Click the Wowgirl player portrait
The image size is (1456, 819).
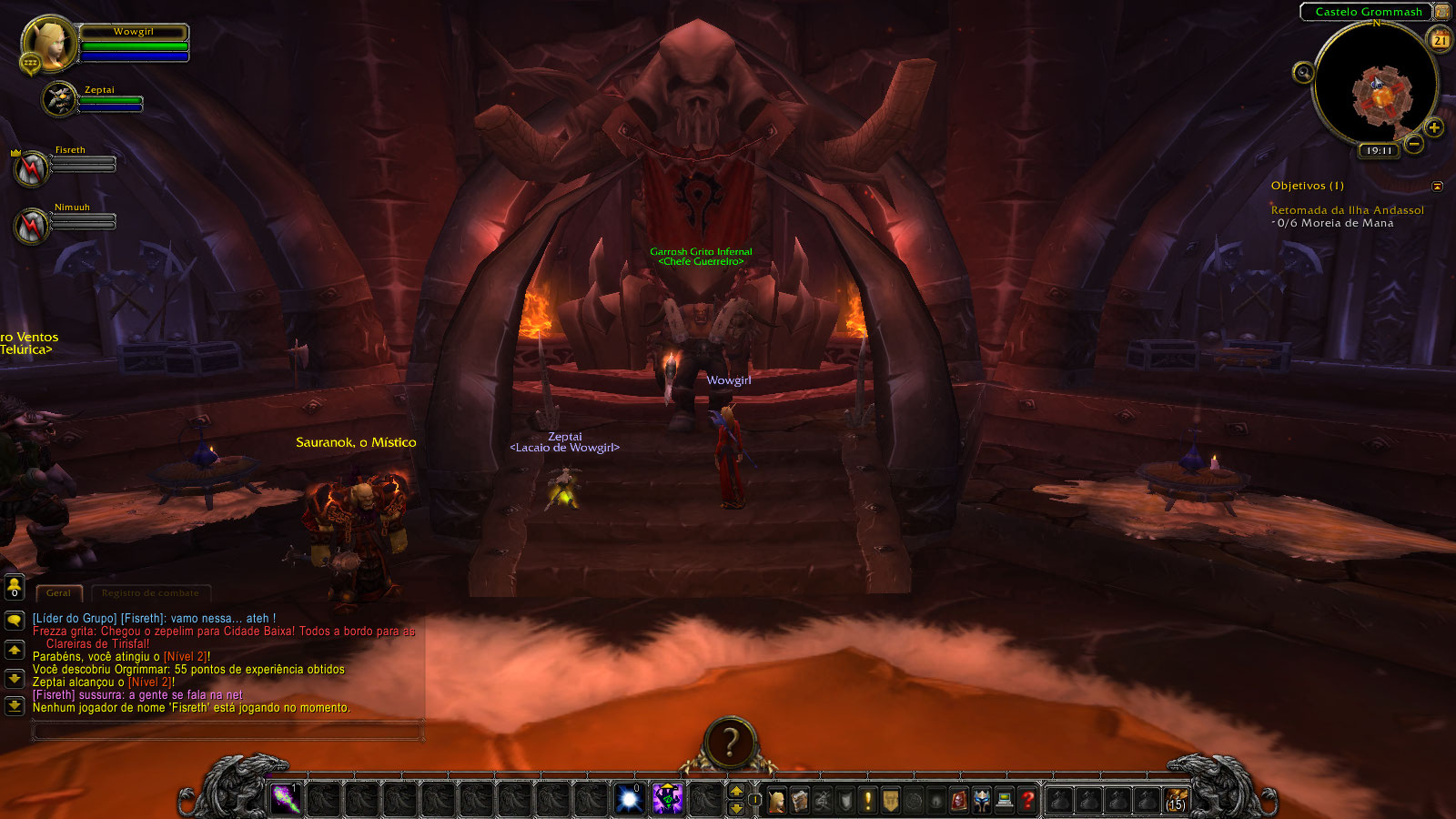tap(49, 44)
